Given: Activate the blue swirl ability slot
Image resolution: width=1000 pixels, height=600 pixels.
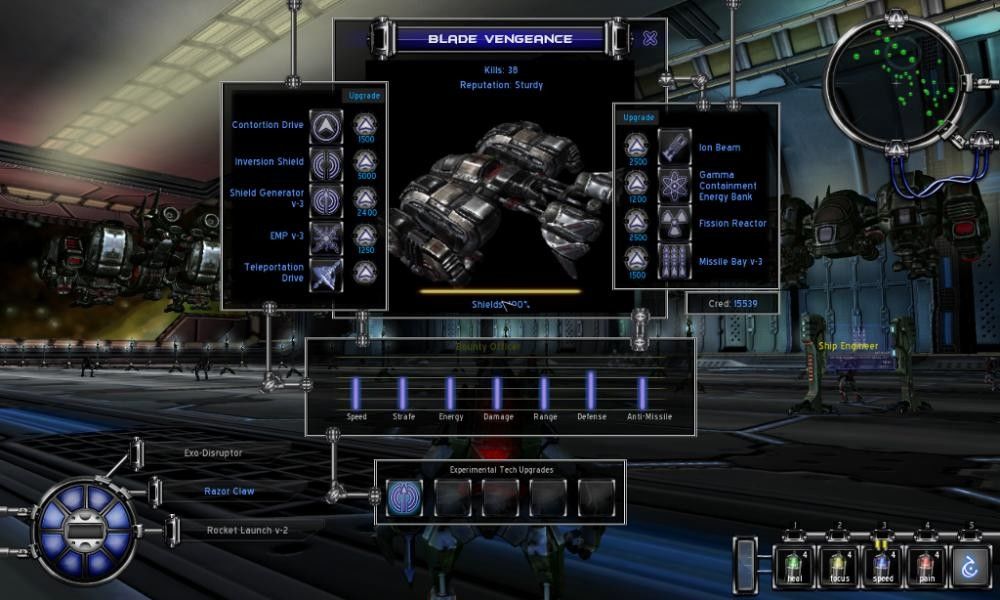Looking at the screenshot, I should click(970, 564).
